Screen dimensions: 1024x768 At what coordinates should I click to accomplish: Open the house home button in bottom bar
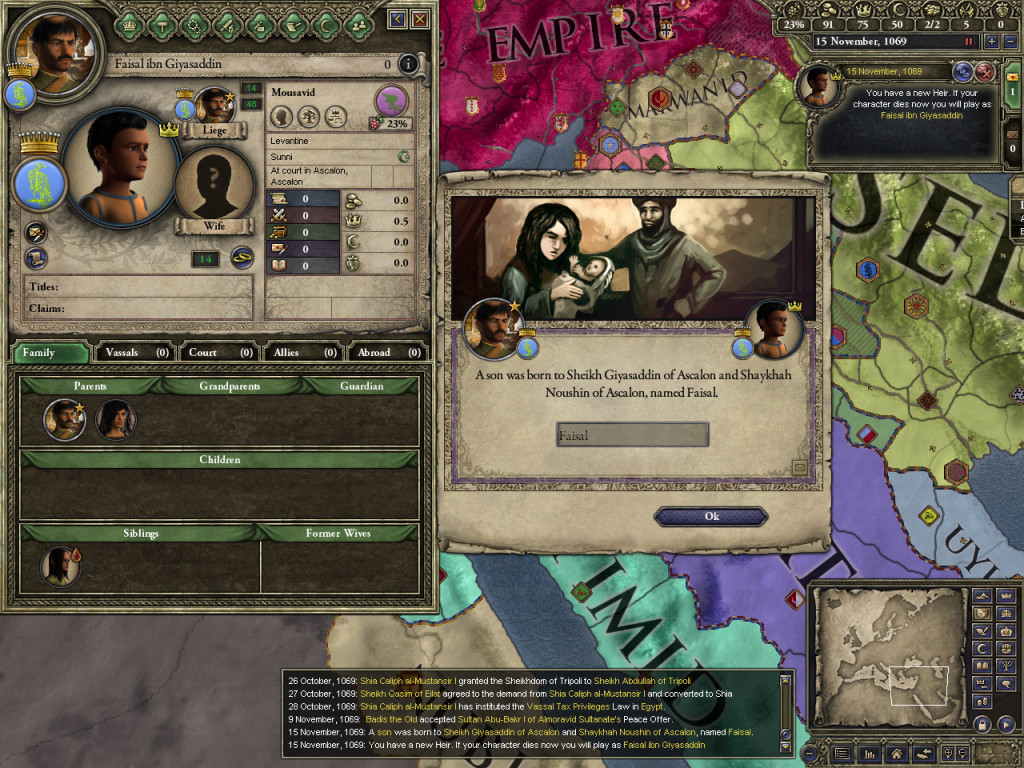click(897, 753)
